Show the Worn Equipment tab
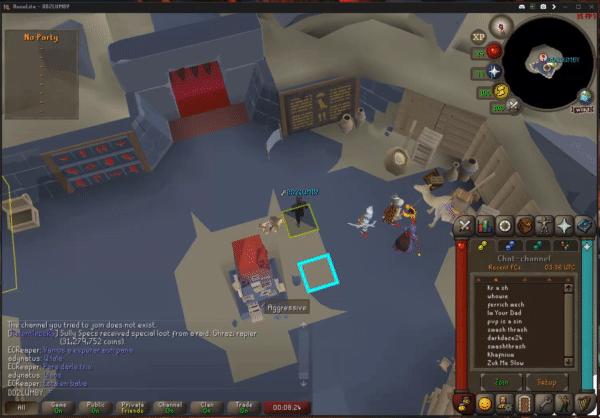Viewport: 600px width, 418px height. pos(545,225)
